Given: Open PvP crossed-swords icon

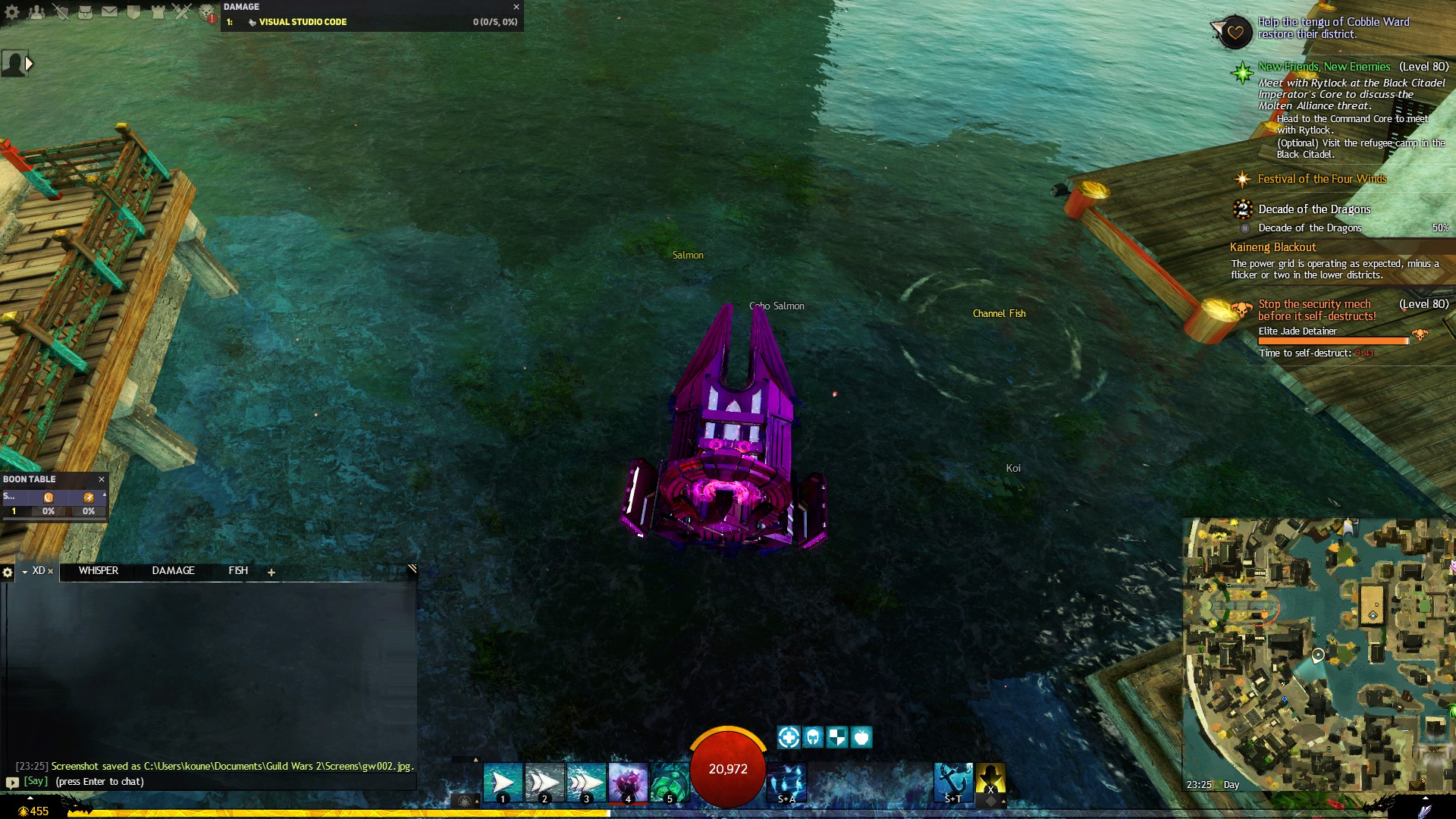Looking at the screenshot, I should tap(182, 11).
